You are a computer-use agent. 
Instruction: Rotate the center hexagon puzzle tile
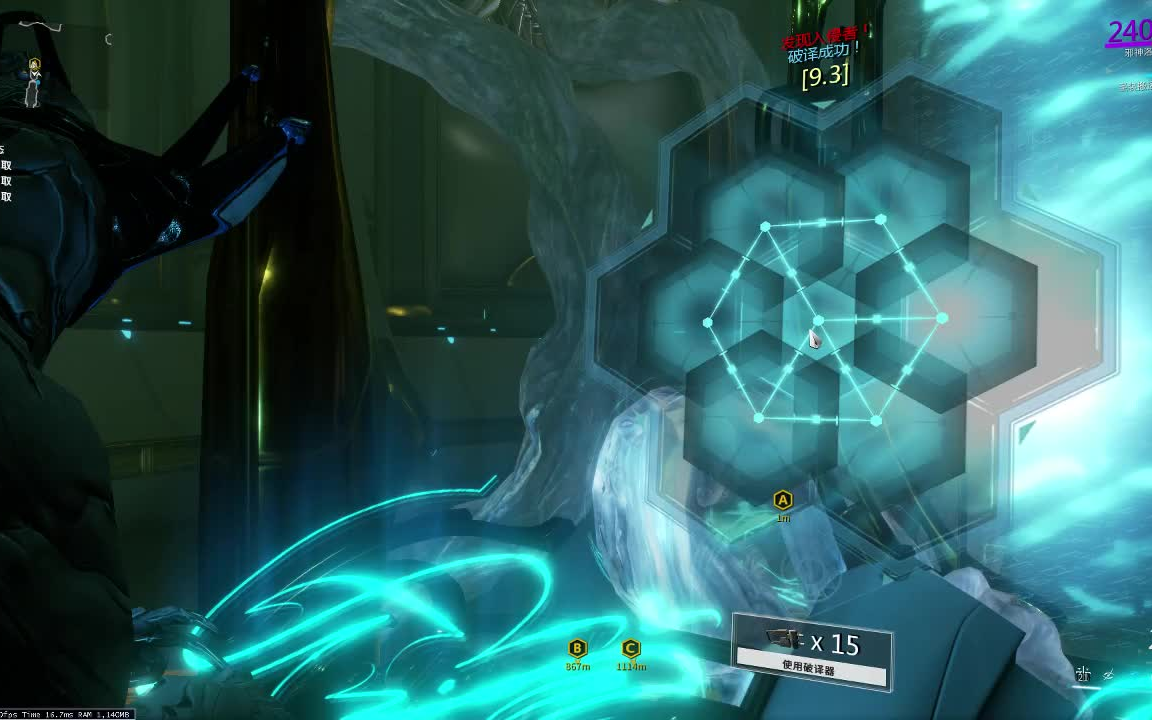point(820,320)
